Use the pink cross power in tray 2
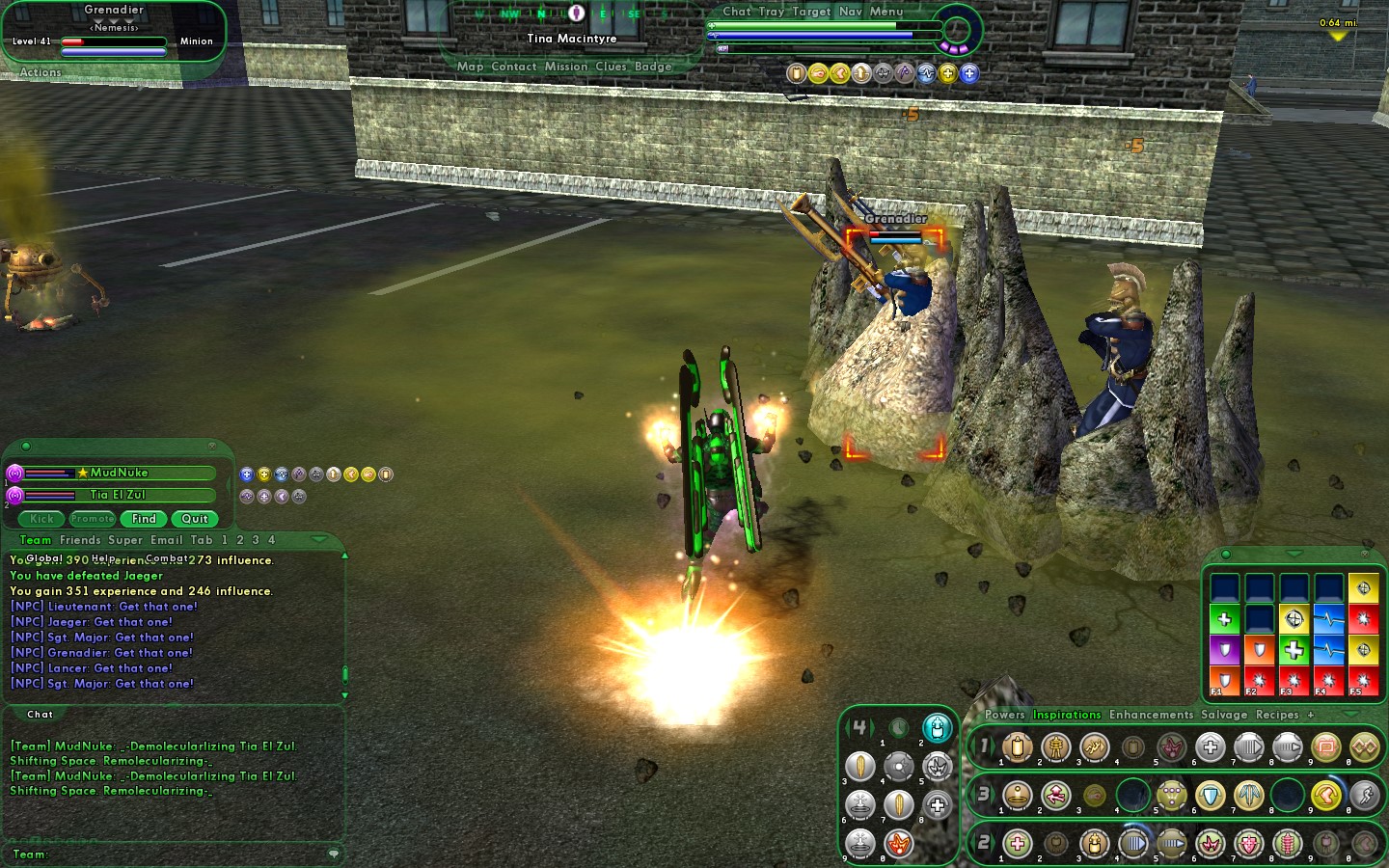 tap(1017, 844)
